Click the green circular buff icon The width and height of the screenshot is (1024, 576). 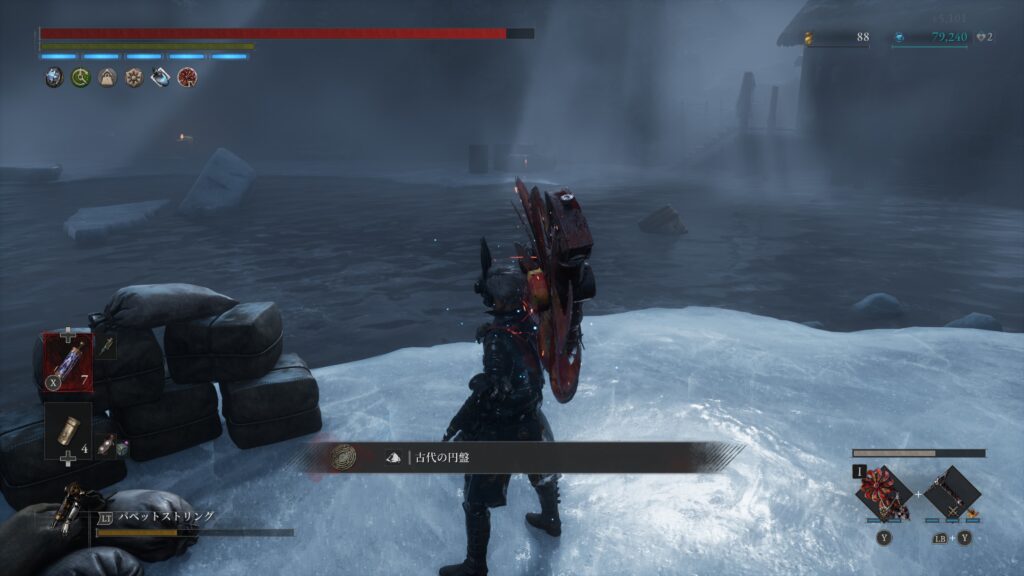click(81, 77)
